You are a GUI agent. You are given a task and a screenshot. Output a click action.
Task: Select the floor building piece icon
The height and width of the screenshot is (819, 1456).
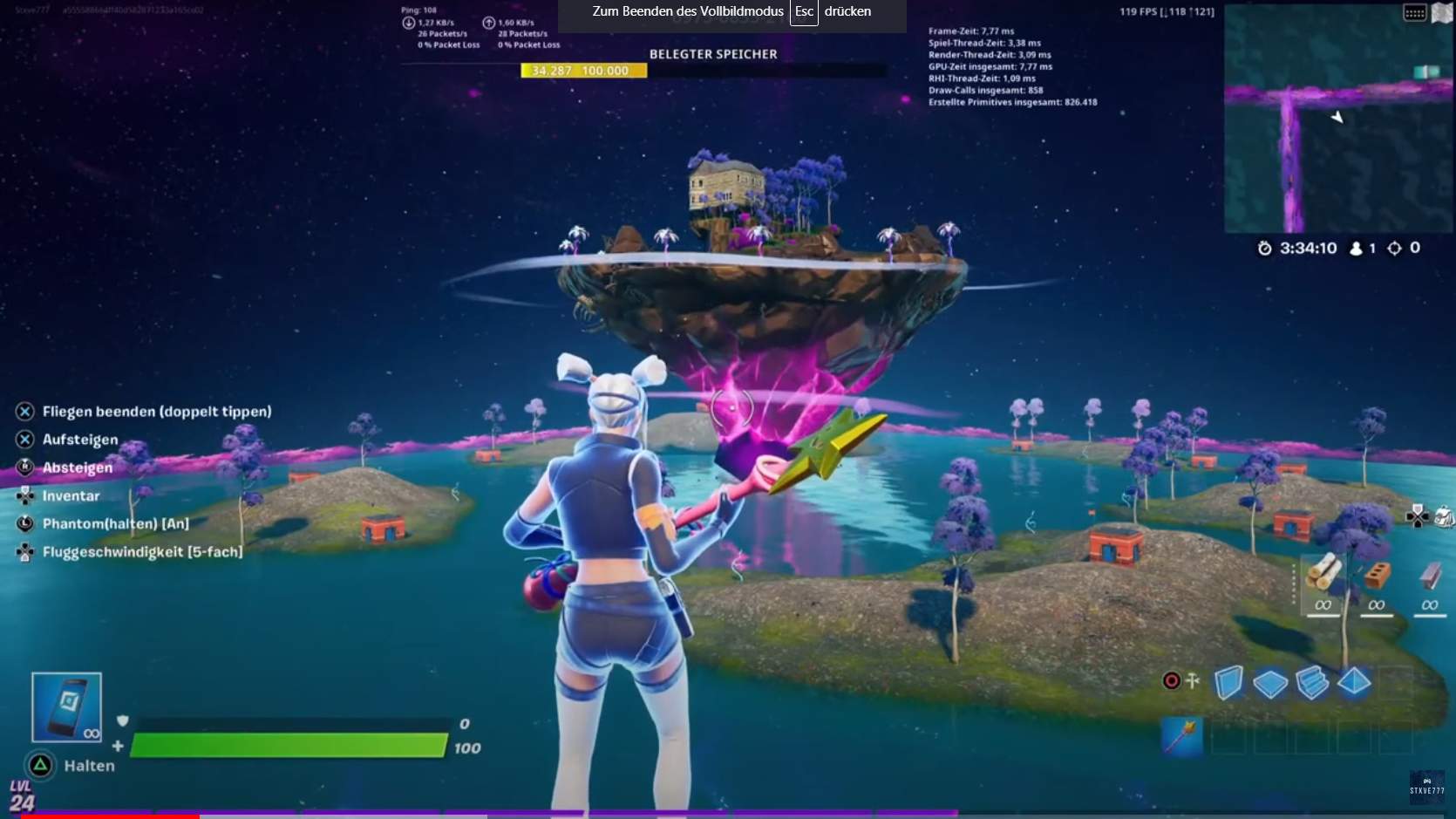click(x=1269, y=682)
